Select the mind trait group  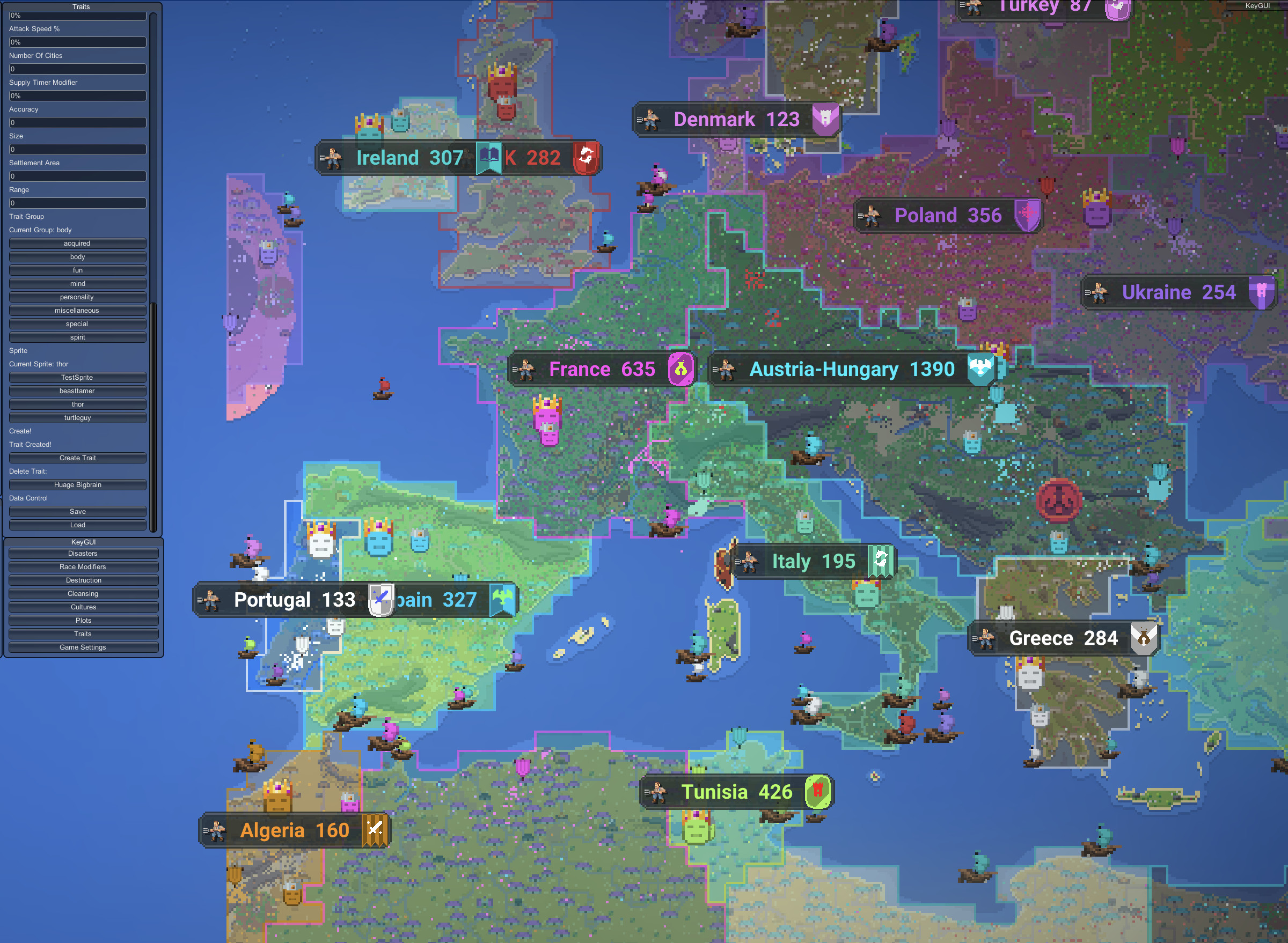click(78, 283)
